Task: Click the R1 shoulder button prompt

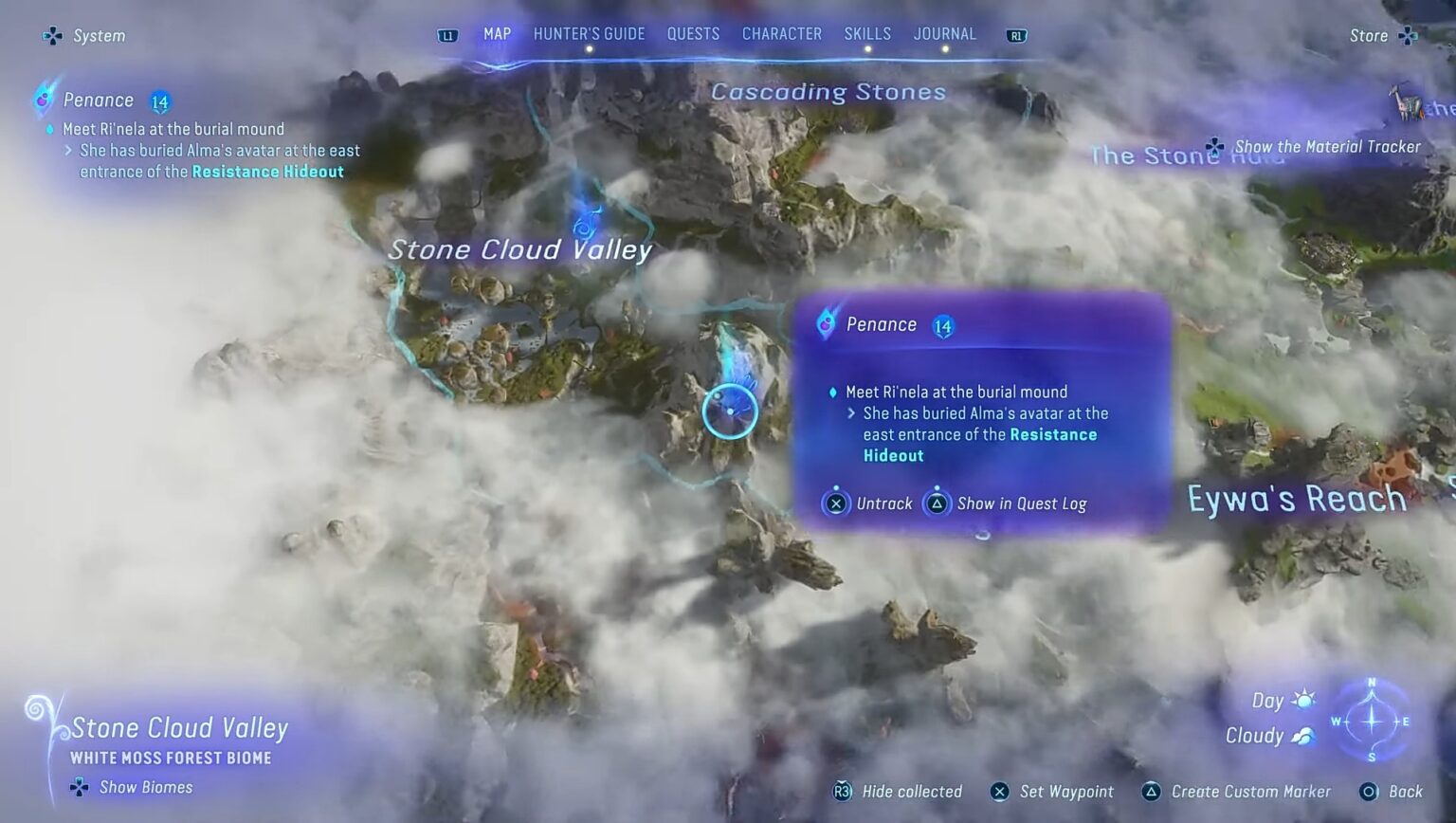Action: (1016, 34)
